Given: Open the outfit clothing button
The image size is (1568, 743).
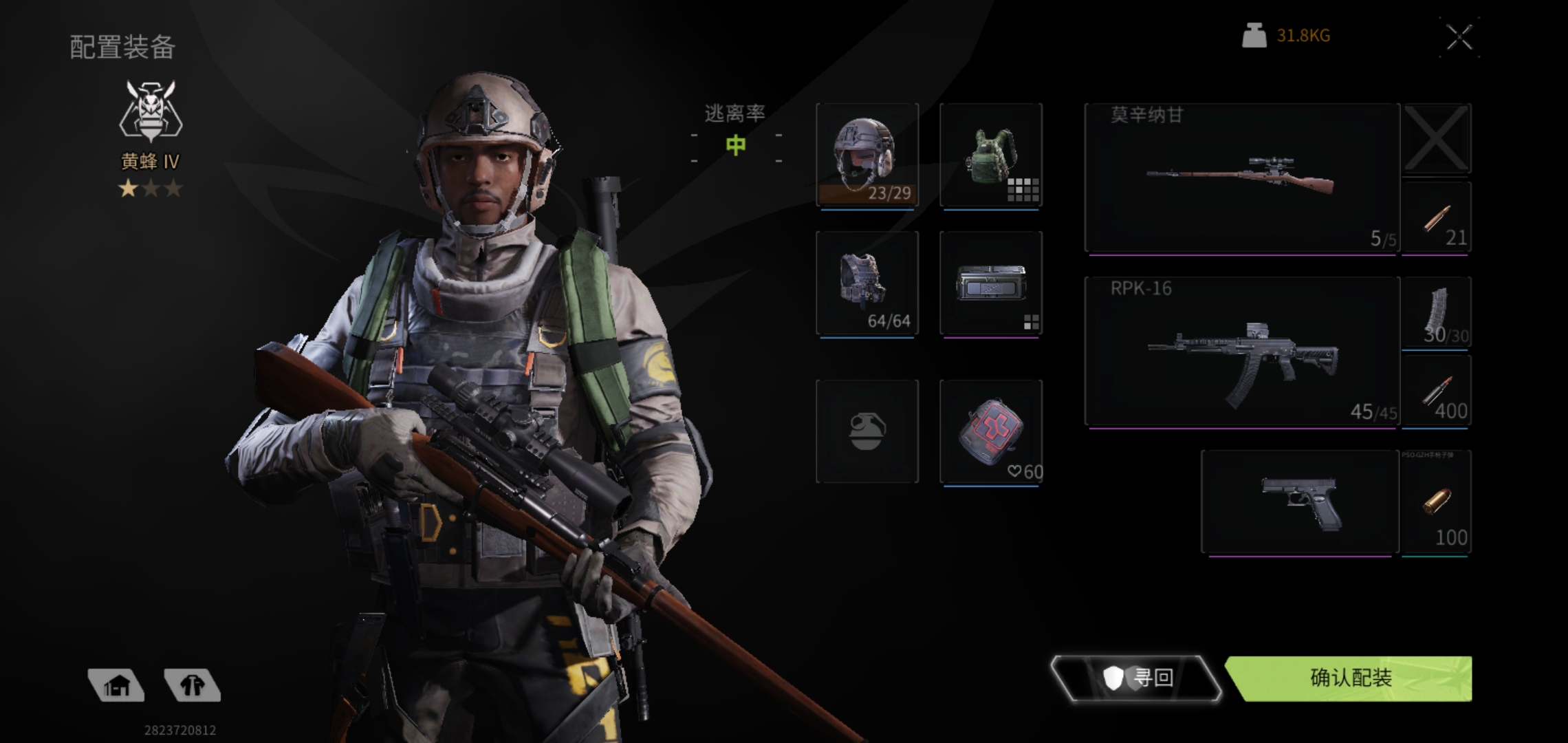Looking at the screenshot, I should tap(193, 685).
